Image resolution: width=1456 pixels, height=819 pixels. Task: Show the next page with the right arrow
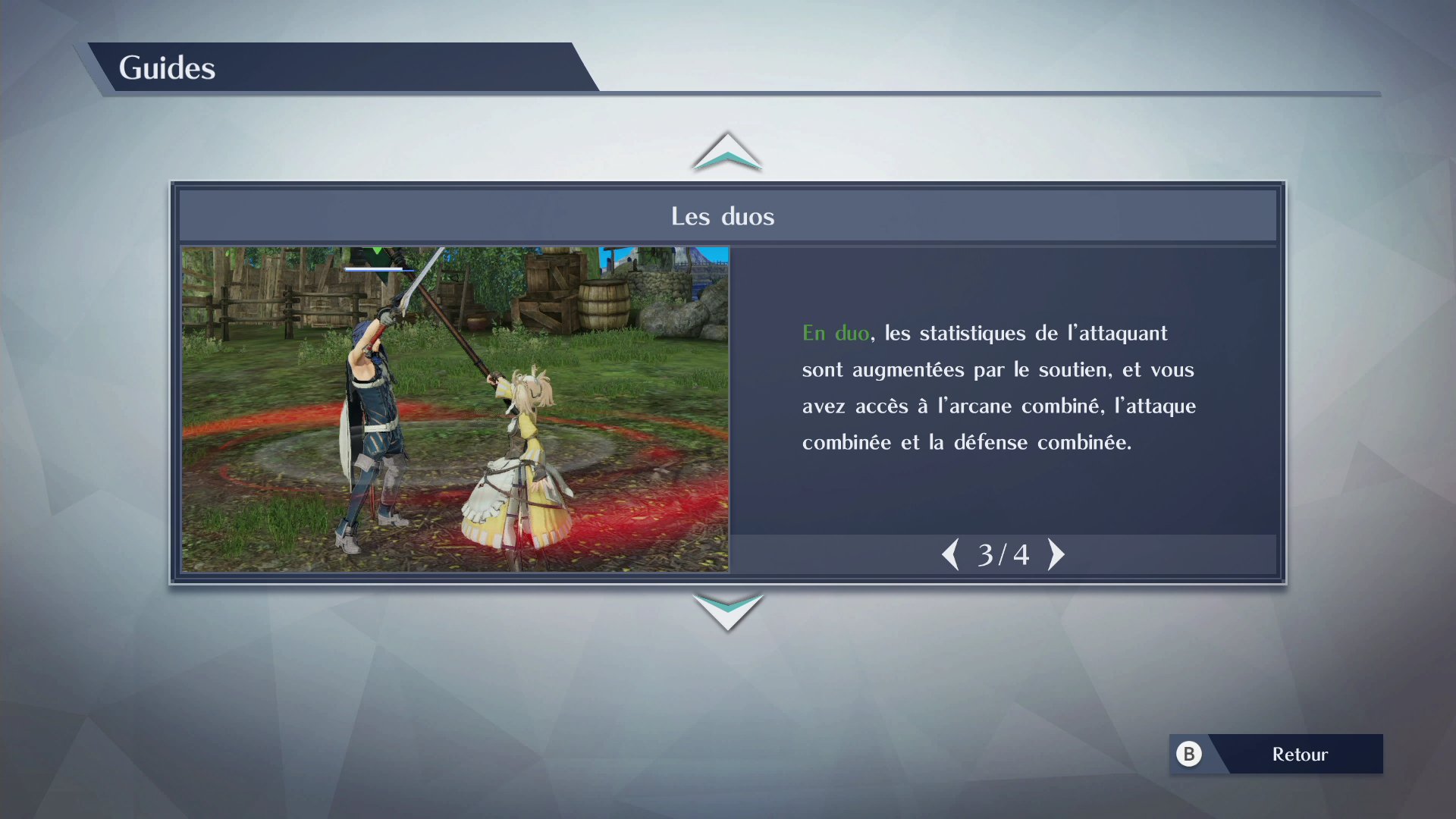point(1056,554)
